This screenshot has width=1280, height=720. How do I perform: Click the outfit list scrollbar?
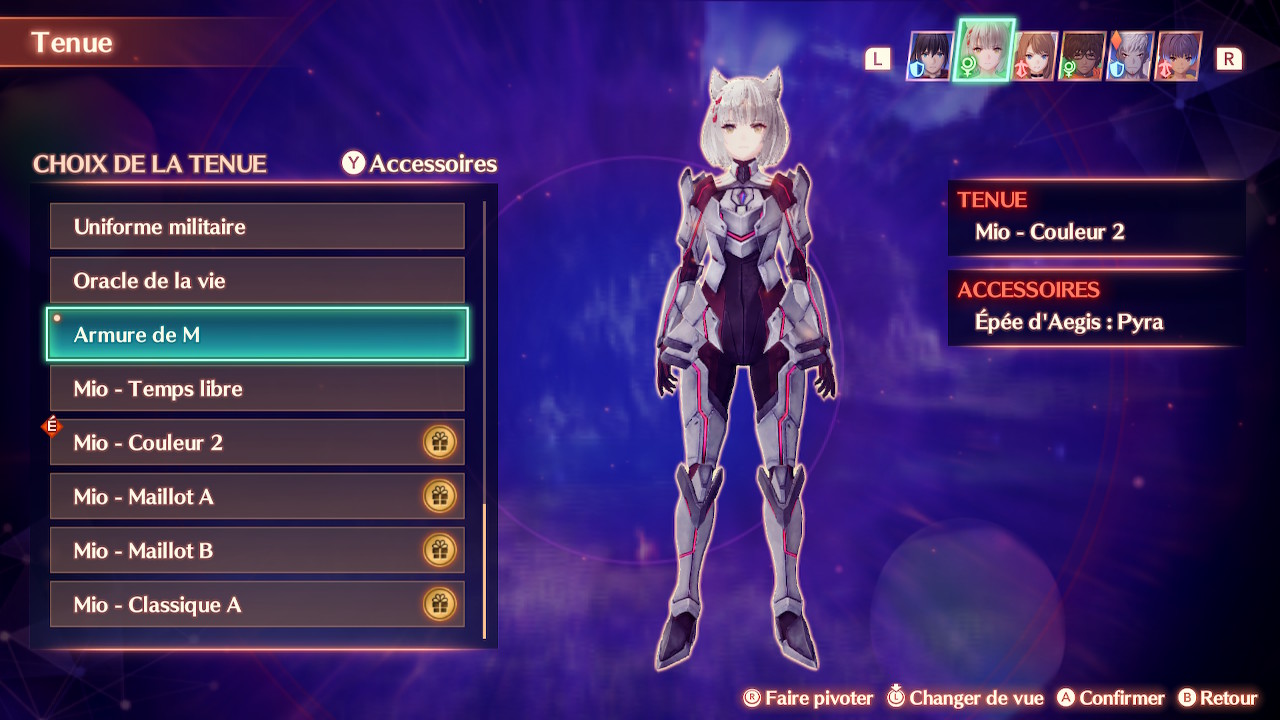coord(484,570)
